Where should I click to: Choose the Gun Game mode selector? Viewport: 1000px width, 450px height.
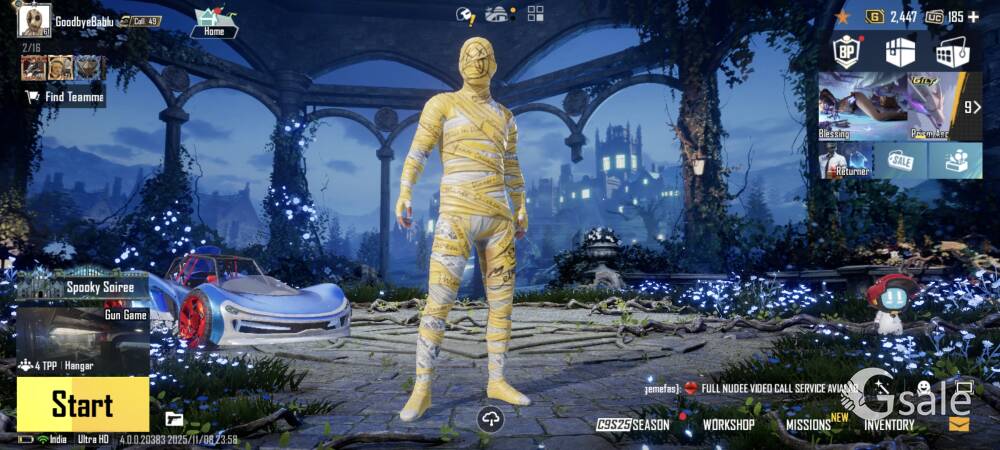click(82, 330)
